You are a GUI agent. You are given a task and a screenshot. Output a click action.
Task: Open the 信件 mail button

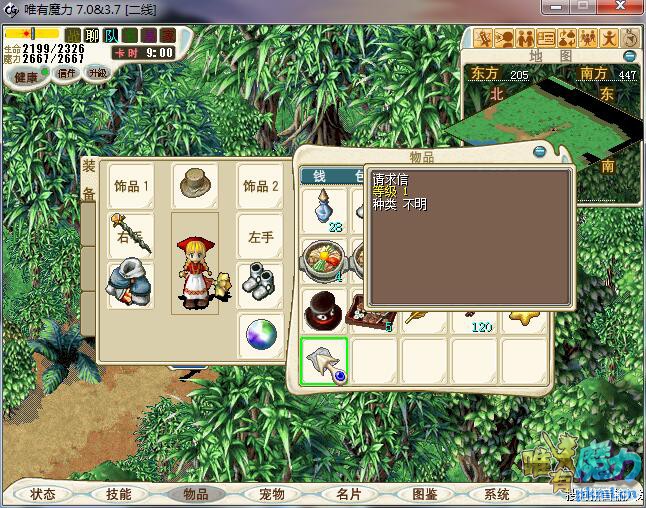(67, 73)
